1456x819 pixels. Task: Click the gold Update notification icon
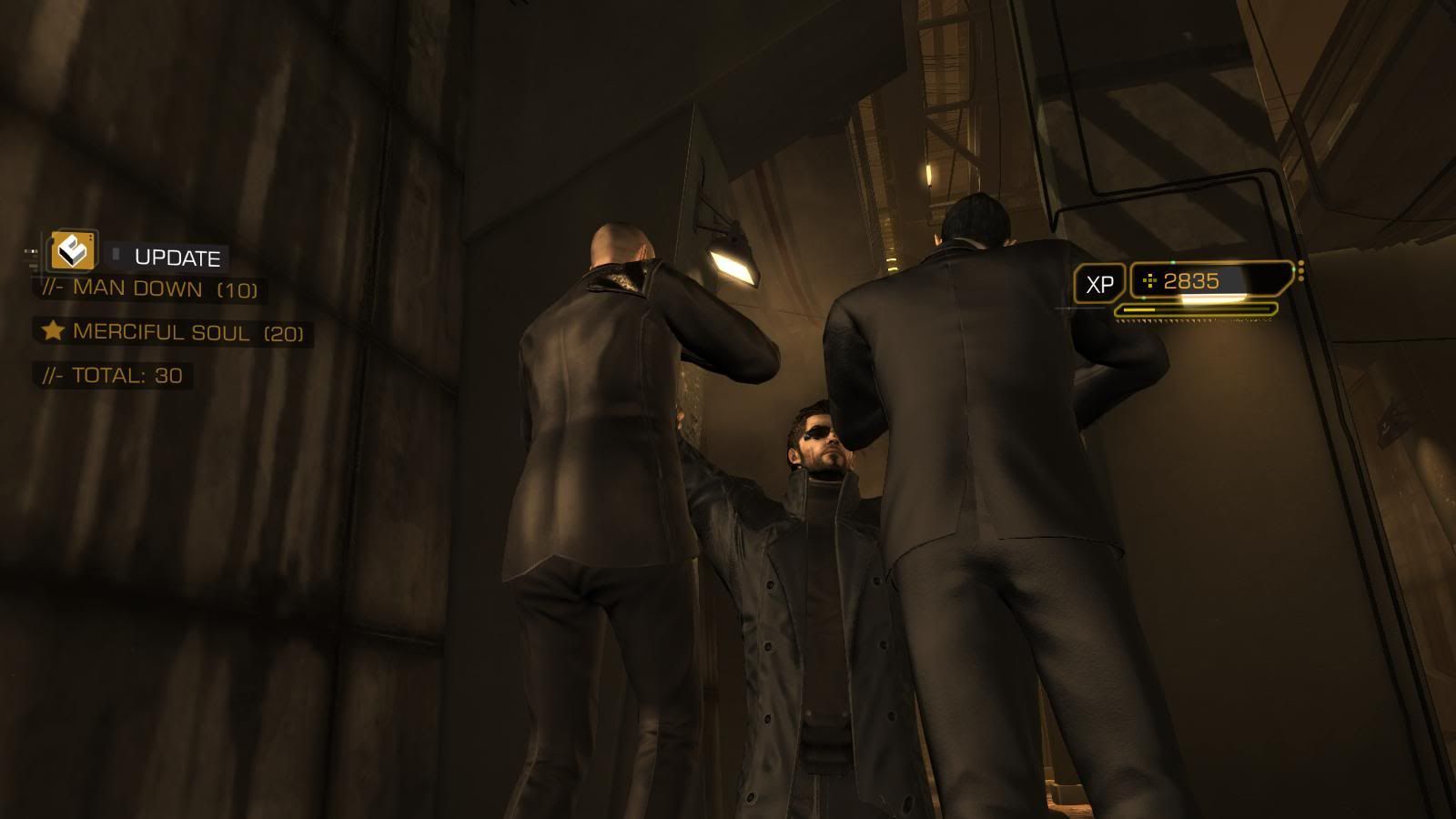pos(73,250)
